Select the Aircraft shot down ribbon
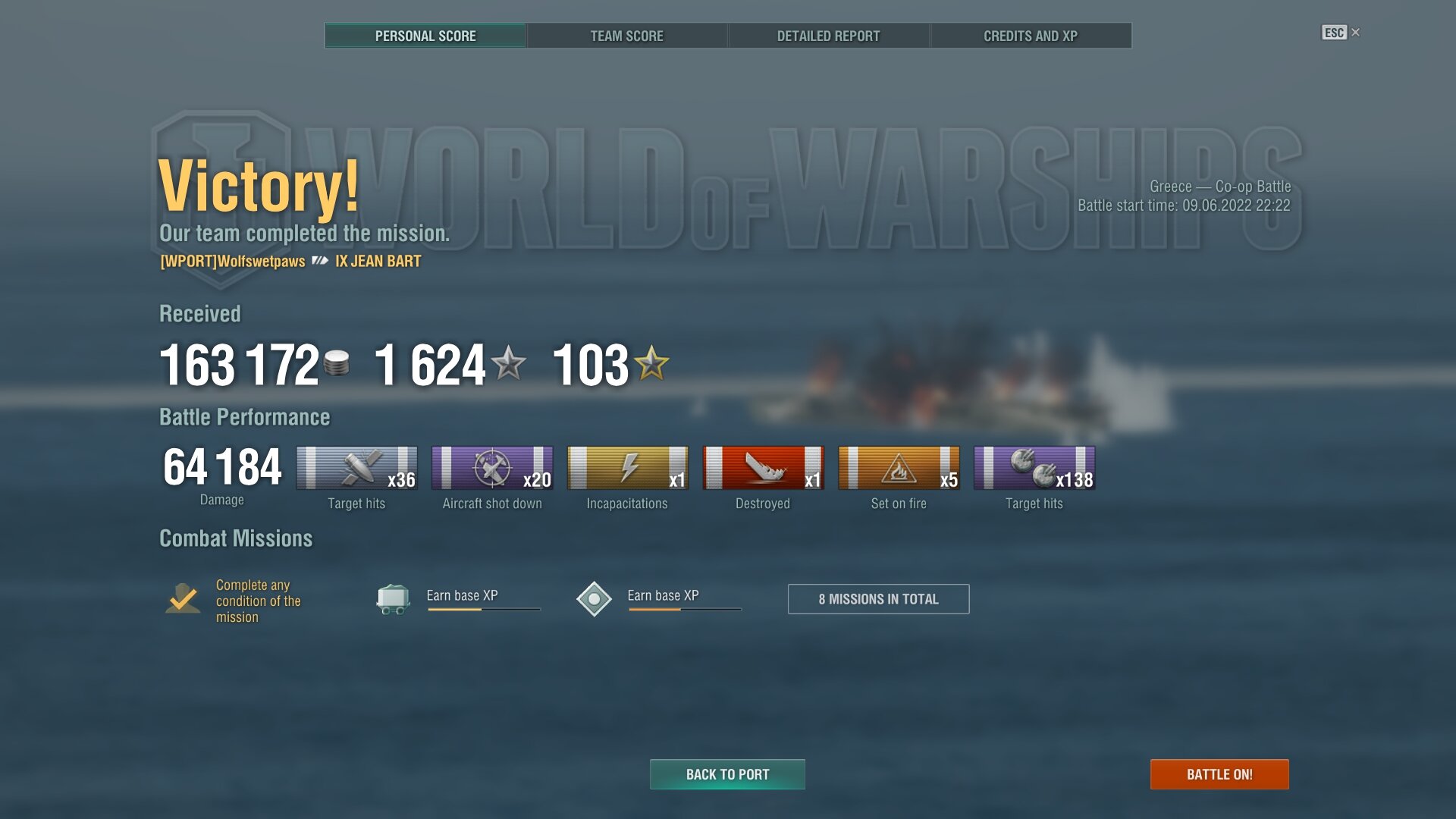 (x=492, y=468)
